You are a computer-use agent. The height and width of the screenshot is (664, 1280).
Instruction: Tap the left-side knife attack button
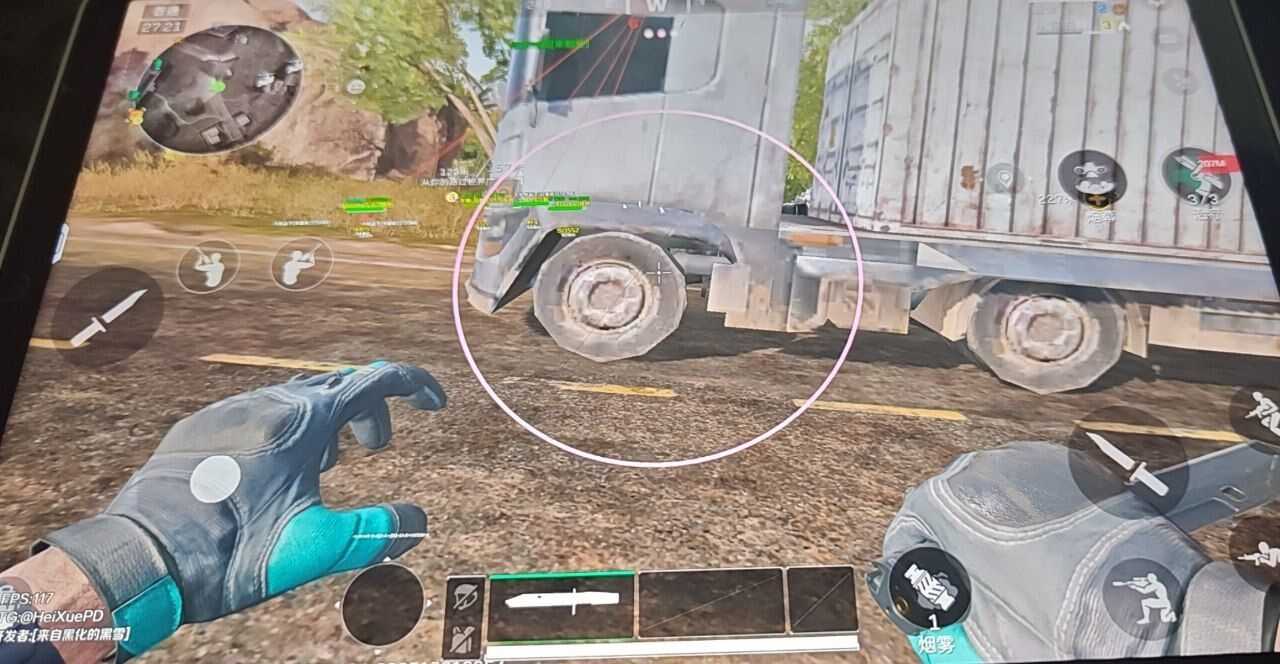click(x=107, y=316)
